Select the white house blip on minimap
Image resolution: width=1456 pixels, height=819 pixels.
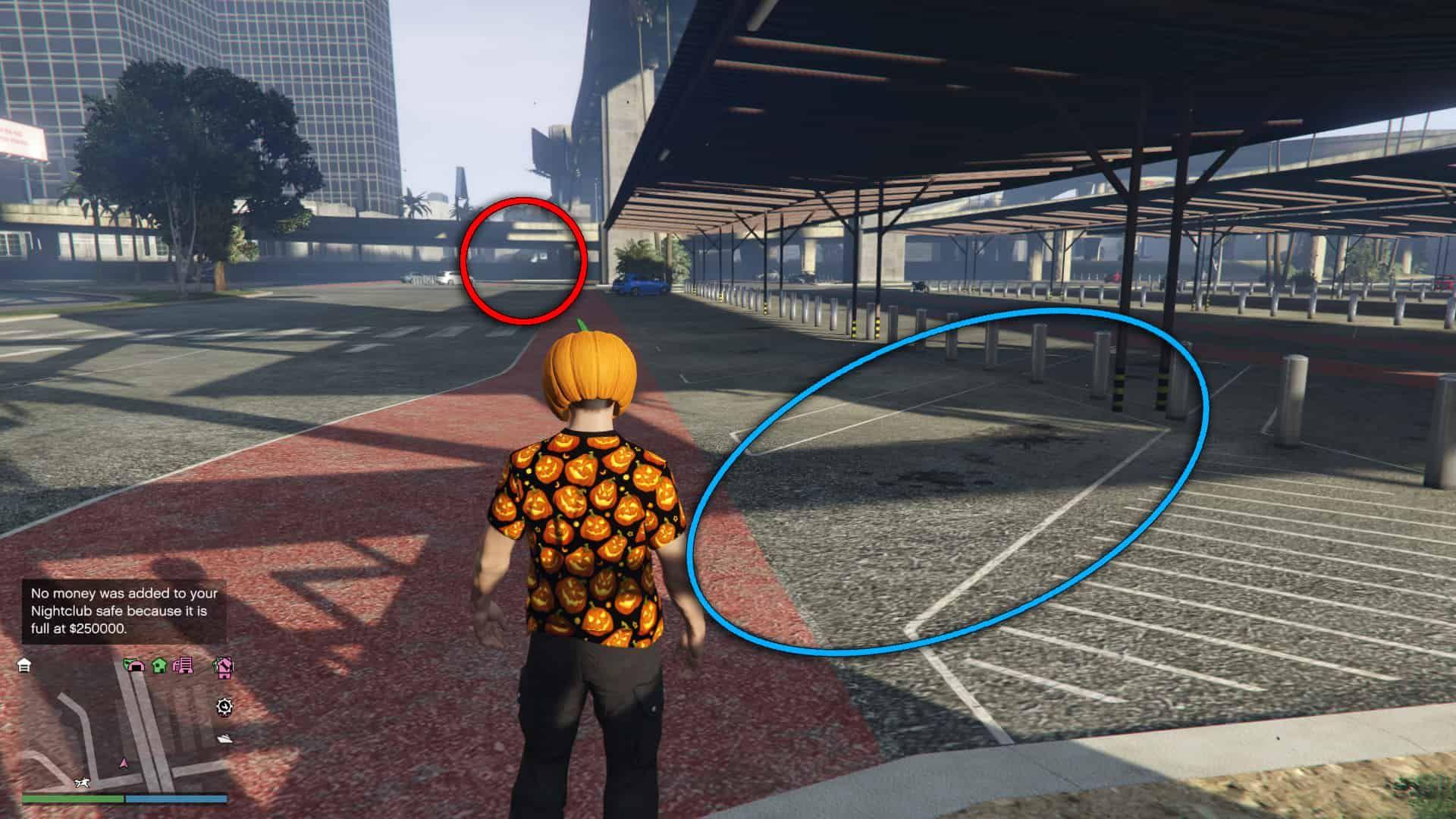[24, 666]
